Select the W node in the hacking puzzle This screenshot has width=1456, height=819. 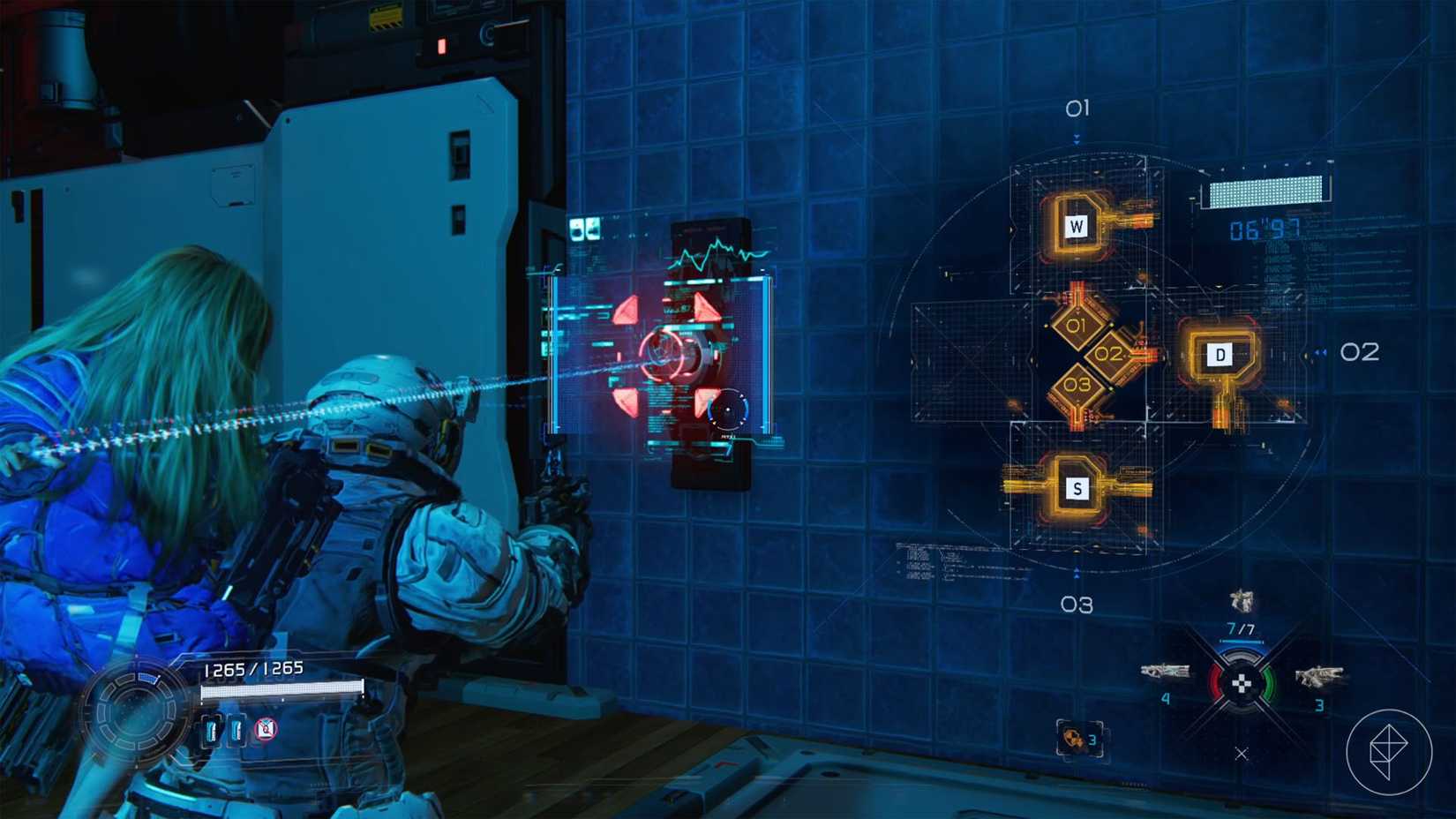[x=1076, y=226]
